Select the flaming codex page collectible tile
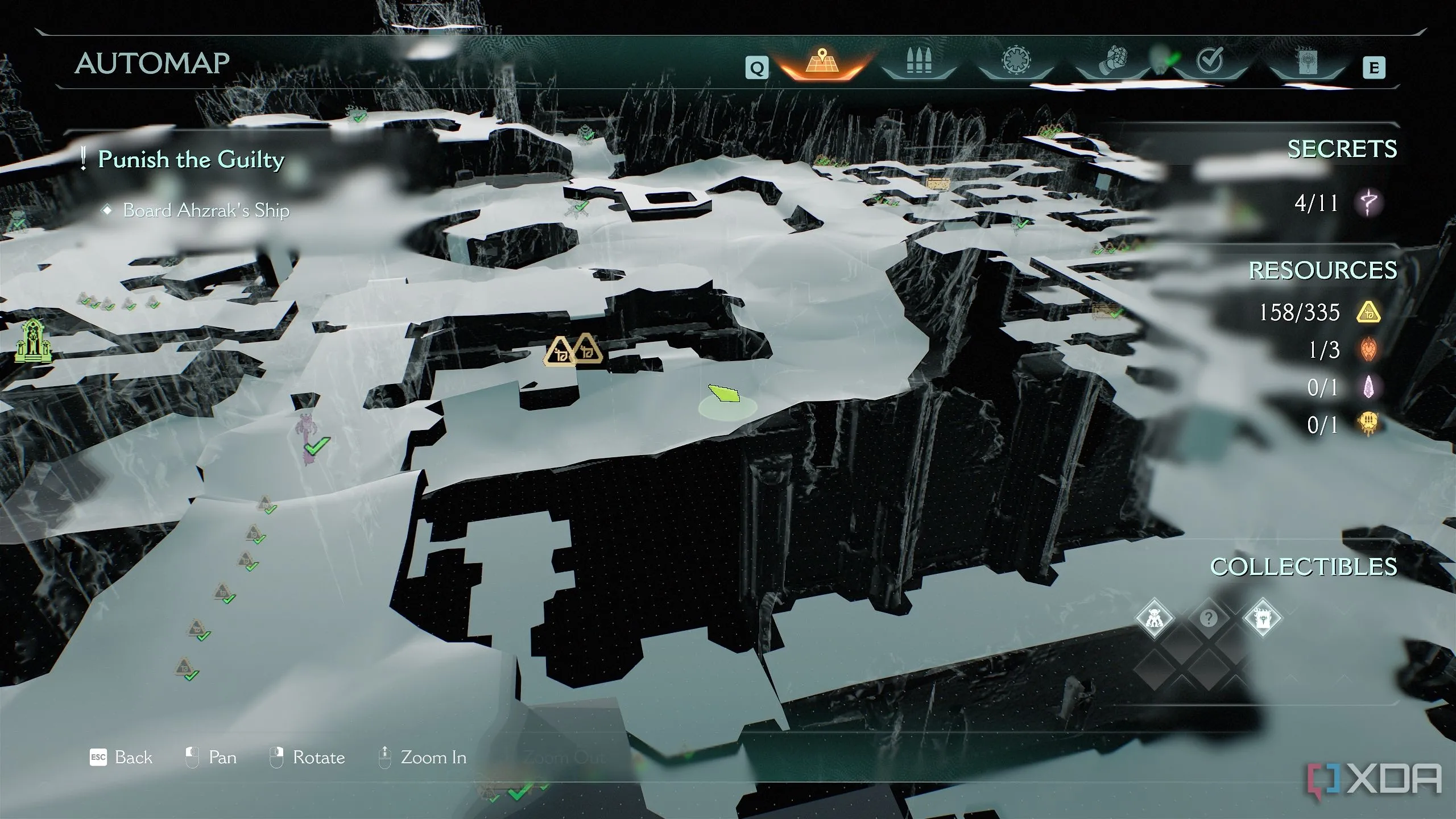1456x819 pixels. coord(1263,618)
